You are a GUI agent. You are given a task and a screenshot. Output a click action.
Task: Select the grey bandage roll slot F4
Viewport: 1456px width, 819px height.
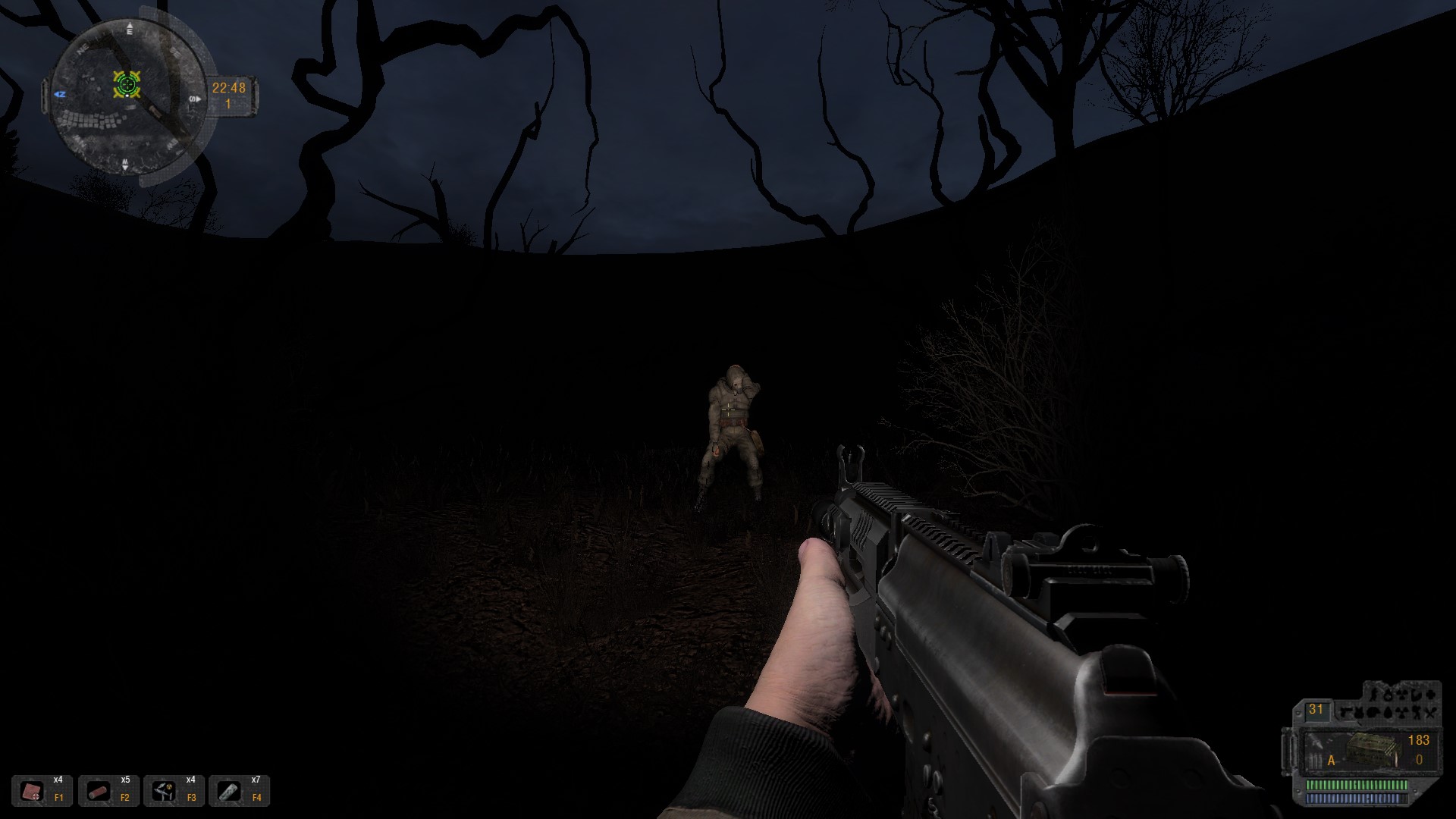coord(229,791)
